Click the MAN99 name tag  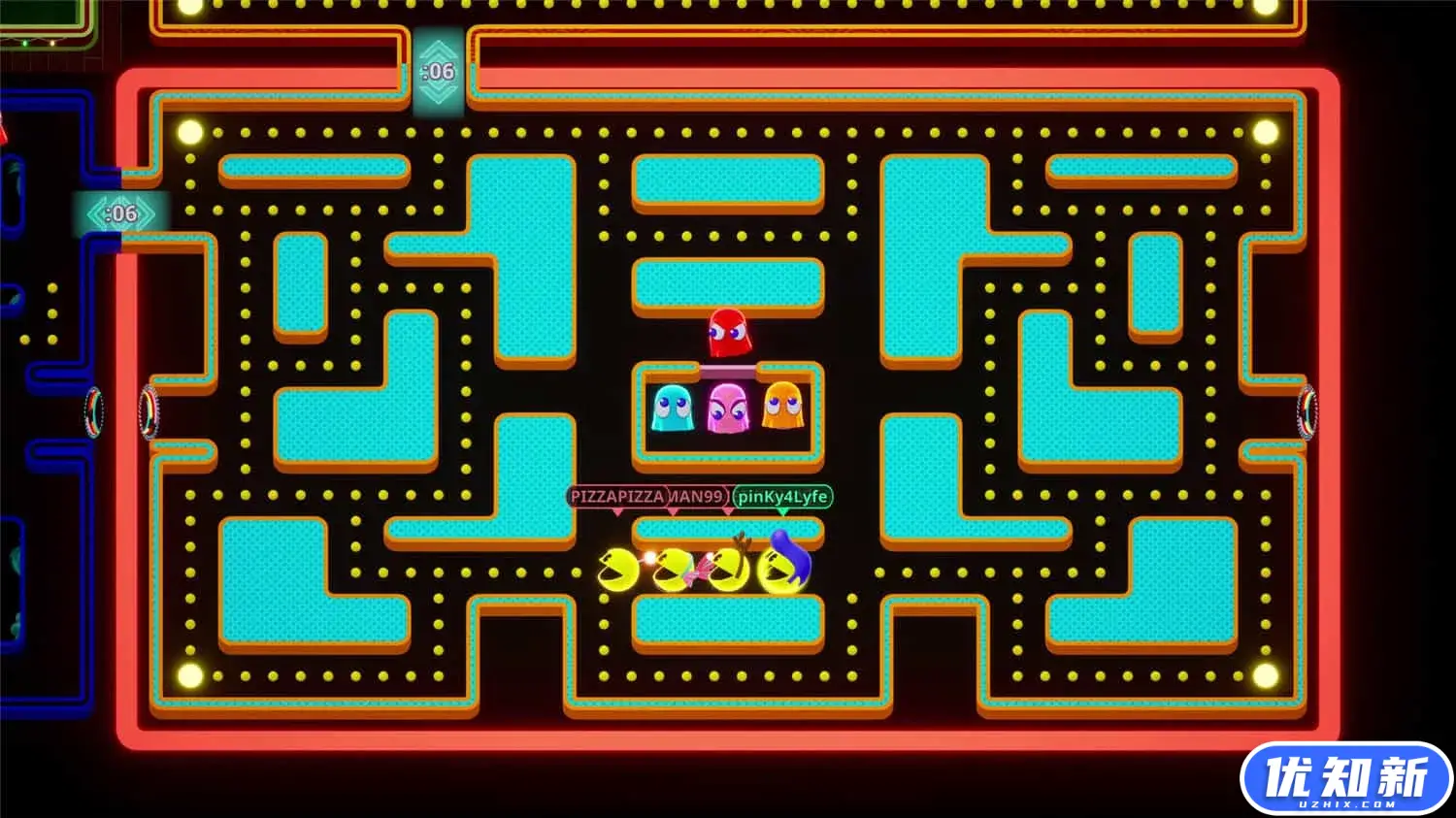click(x=698, y=495)
